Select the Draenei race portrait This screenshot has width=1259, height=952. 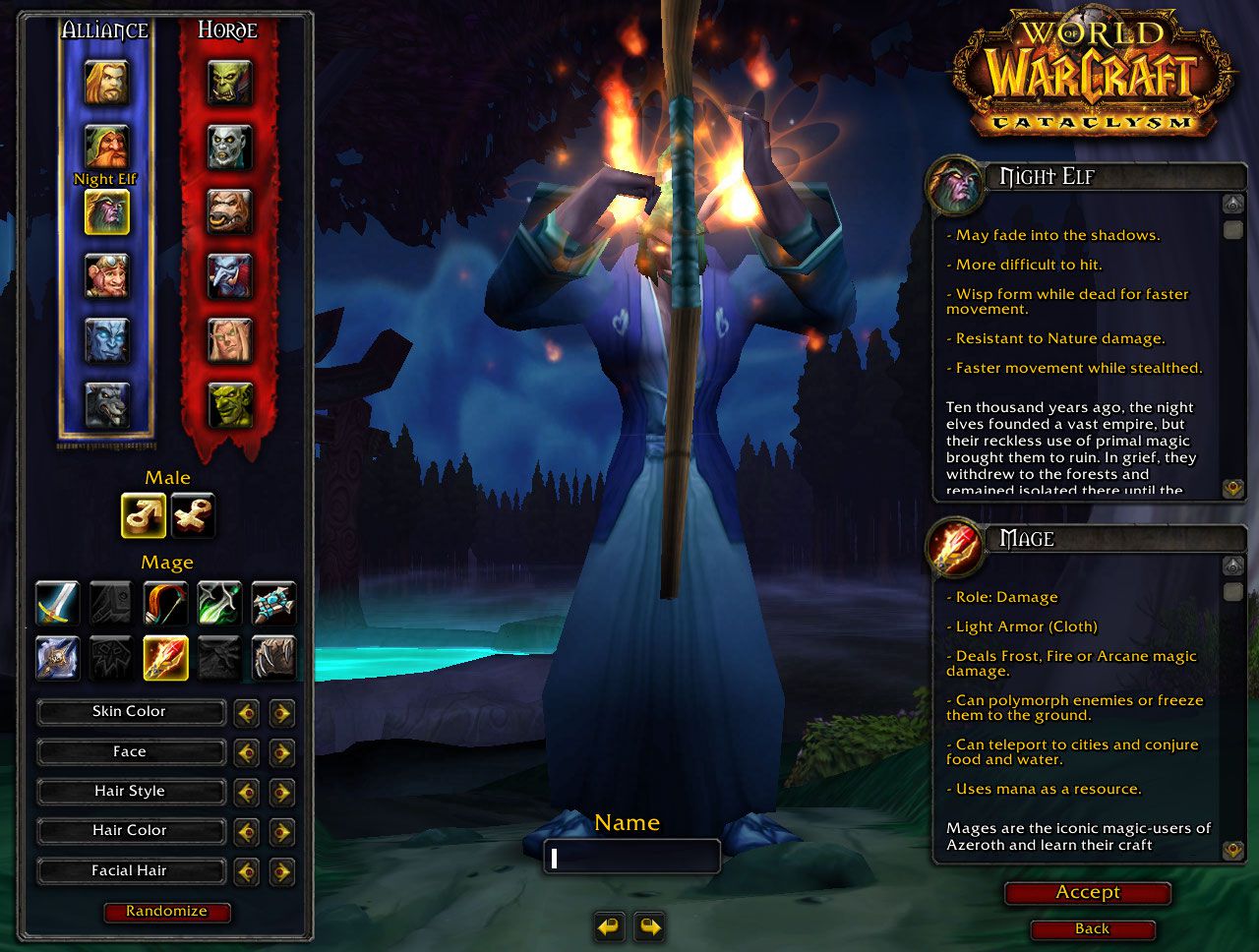[106, 340]
